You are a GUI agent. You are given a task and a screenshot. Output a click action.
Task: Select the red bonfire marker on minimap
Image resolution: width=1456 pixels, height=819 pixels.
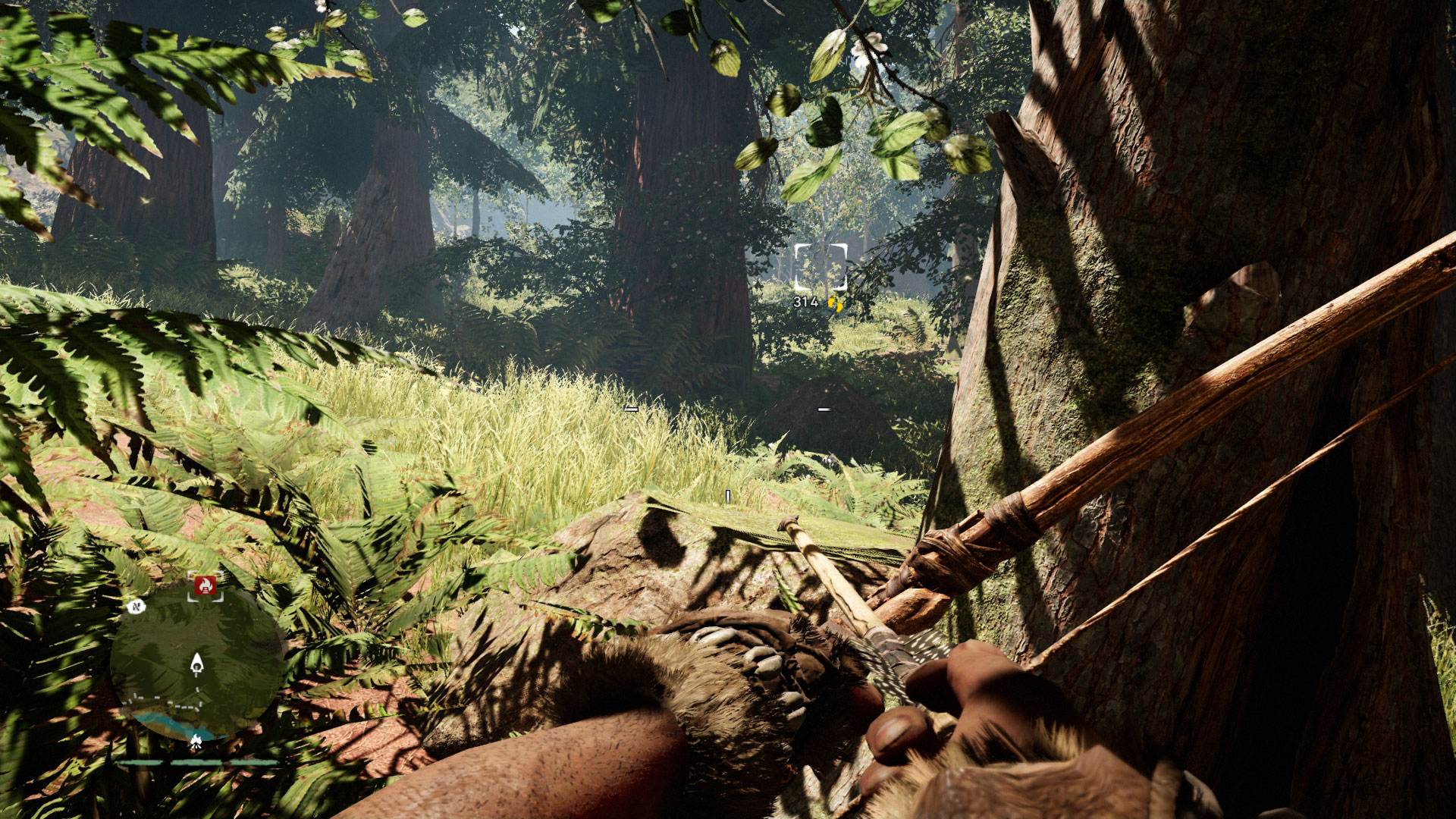[205, 585]
